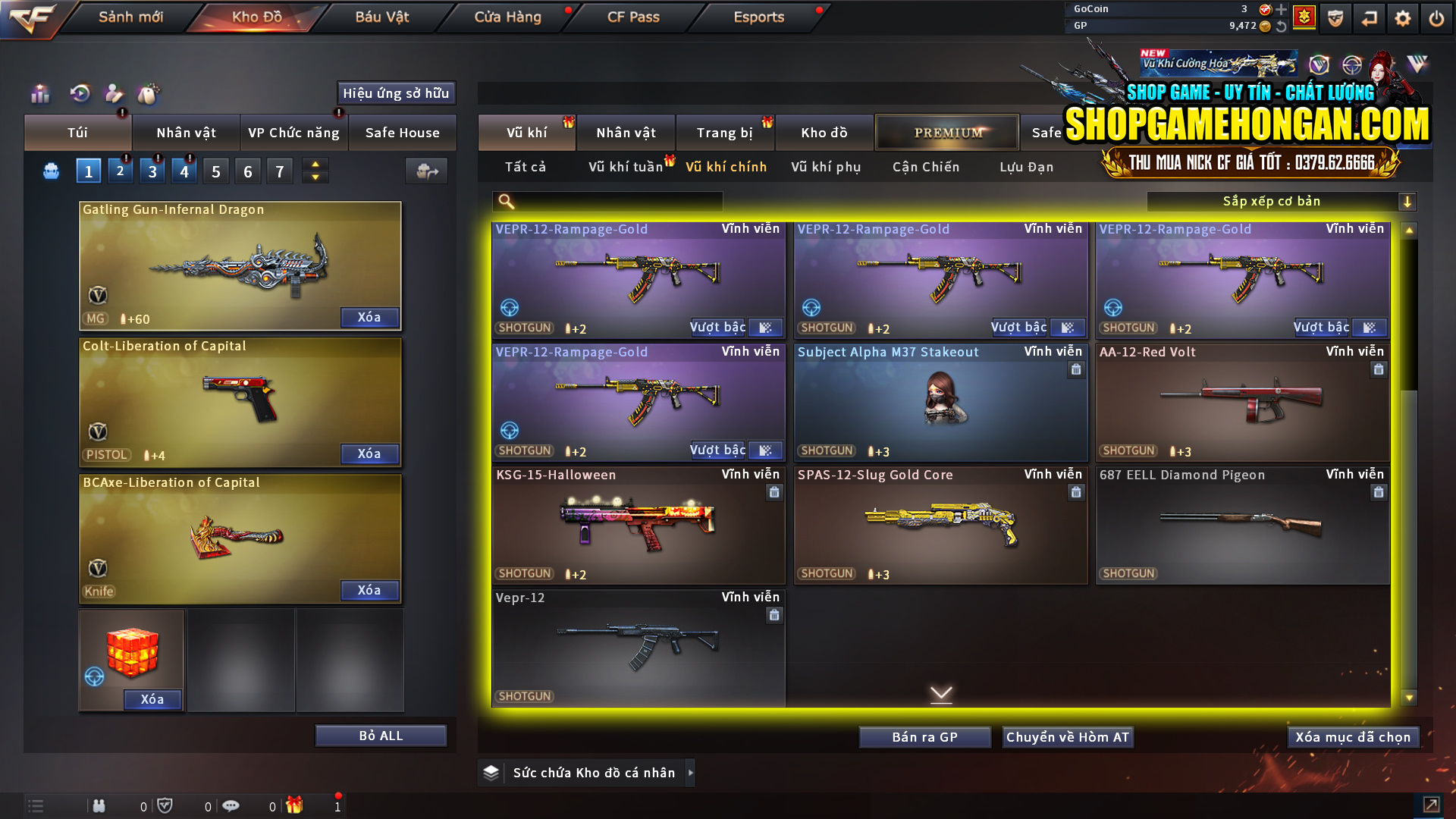This screenshot has width=1456, height=819.
Task: Open the dog tags collection icon
Action: [x=149, y=94]
